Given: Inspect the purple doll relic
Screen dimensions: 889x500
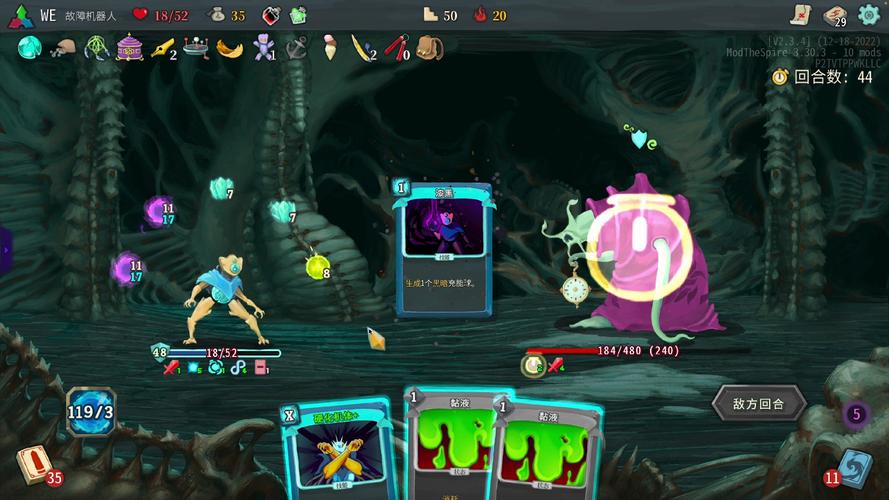Looking at the screenshot, I should point(263,47).
